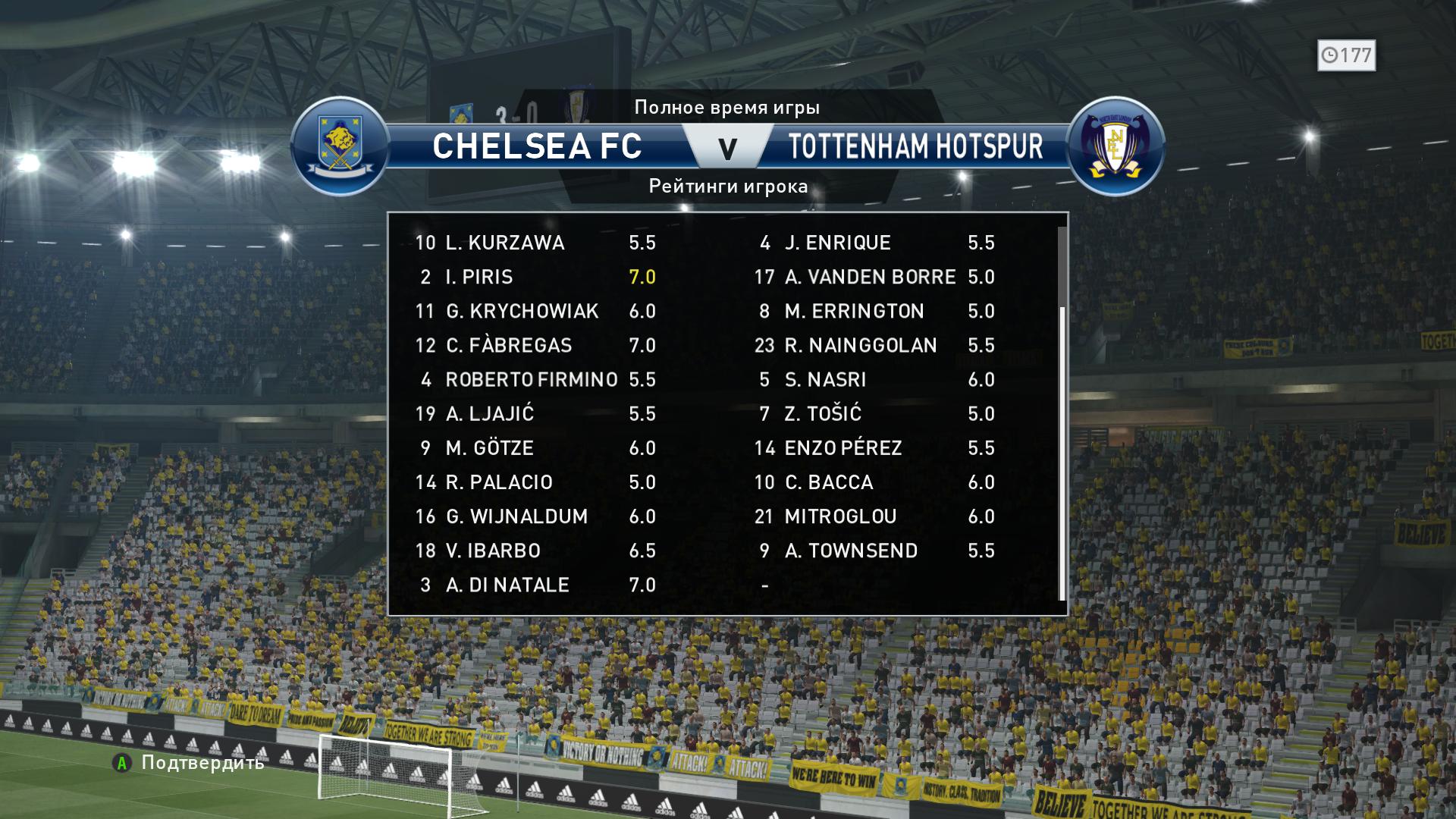
Task: Select the C. Fàbregas rating entry
Action: pyautogui.click(x=535, y=345)
